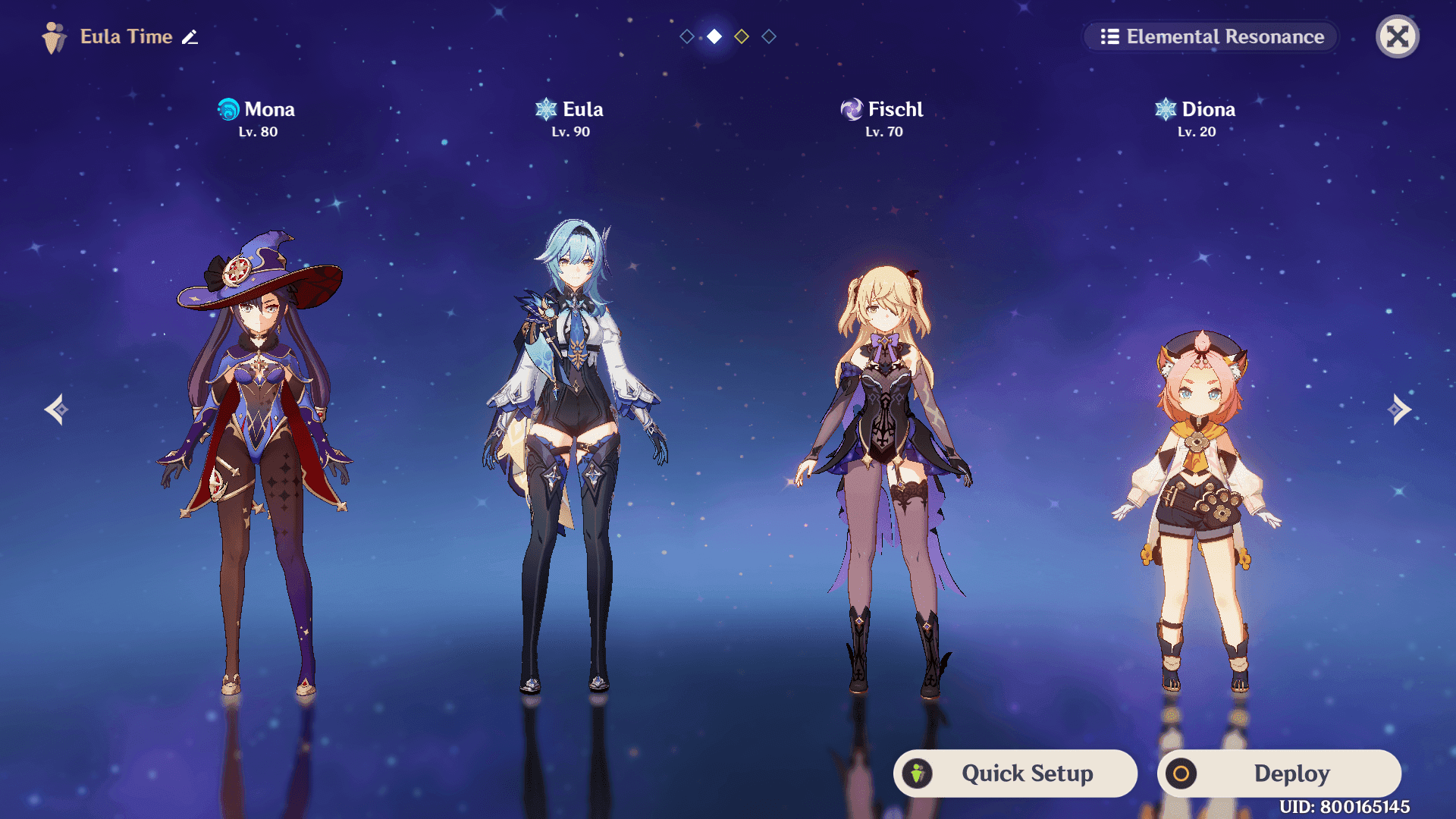1456x819 pixels.
Task: Select the last diamond party indicator
Action: 768,36
